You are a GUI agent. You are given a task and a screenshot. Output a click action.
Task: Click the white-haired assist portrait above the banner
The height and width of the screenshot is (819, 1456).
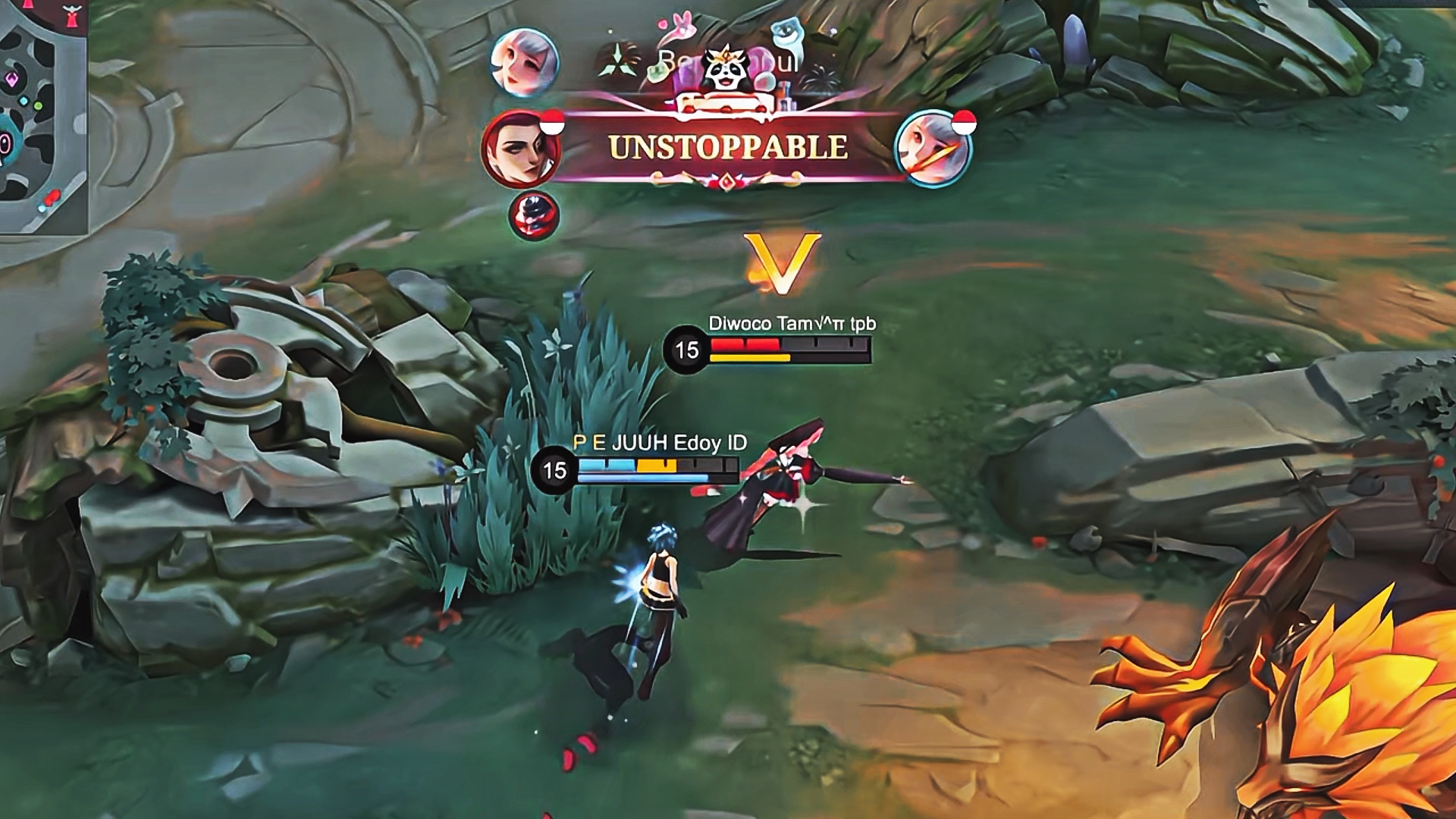[524, 61]
